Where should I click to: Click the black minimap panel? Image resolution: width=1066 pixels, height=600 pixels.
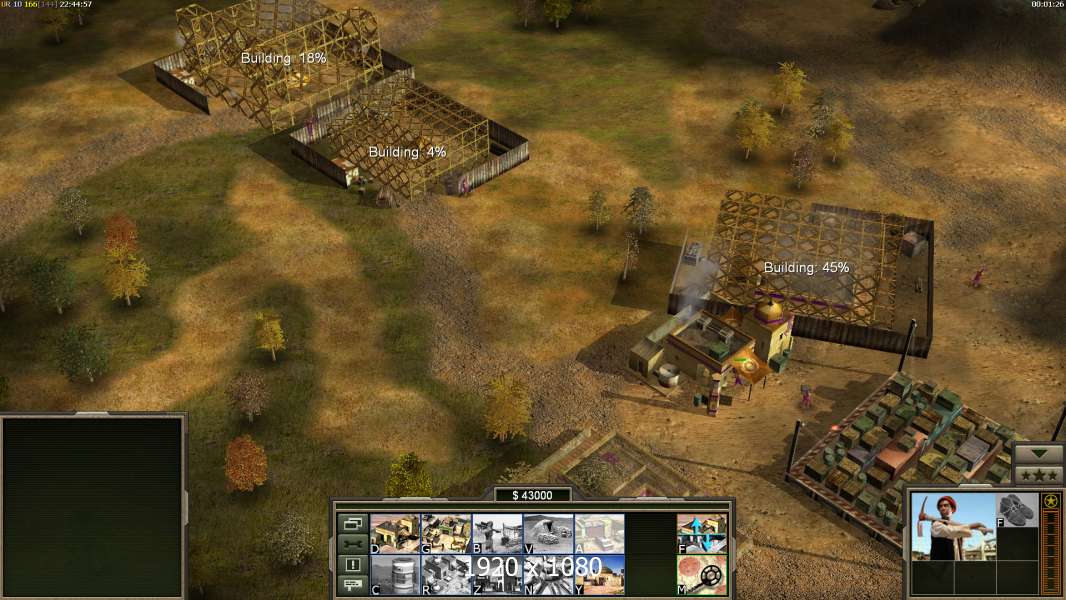[94, 507]
